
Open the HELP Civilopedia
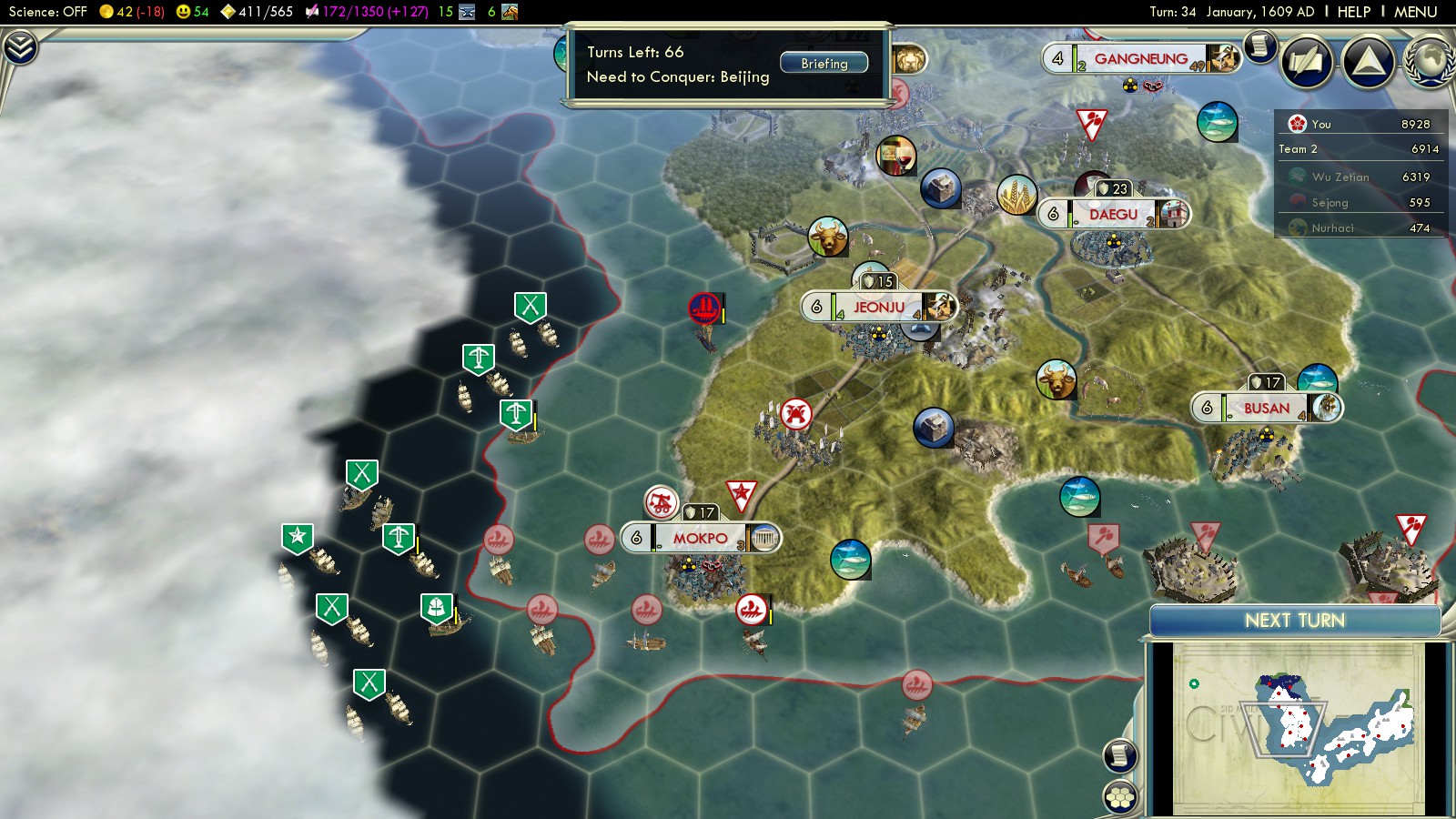click(x=1353, y=12)
